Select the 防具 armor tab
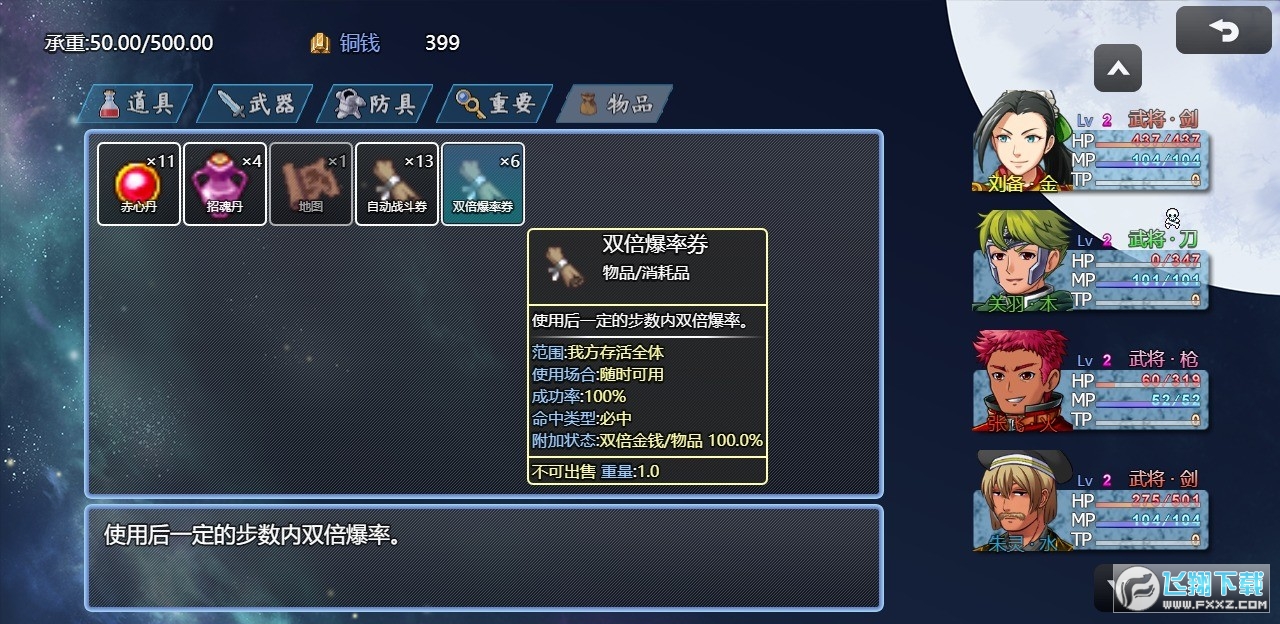This screenshot has width=1280, height=624. click(376, 103)
